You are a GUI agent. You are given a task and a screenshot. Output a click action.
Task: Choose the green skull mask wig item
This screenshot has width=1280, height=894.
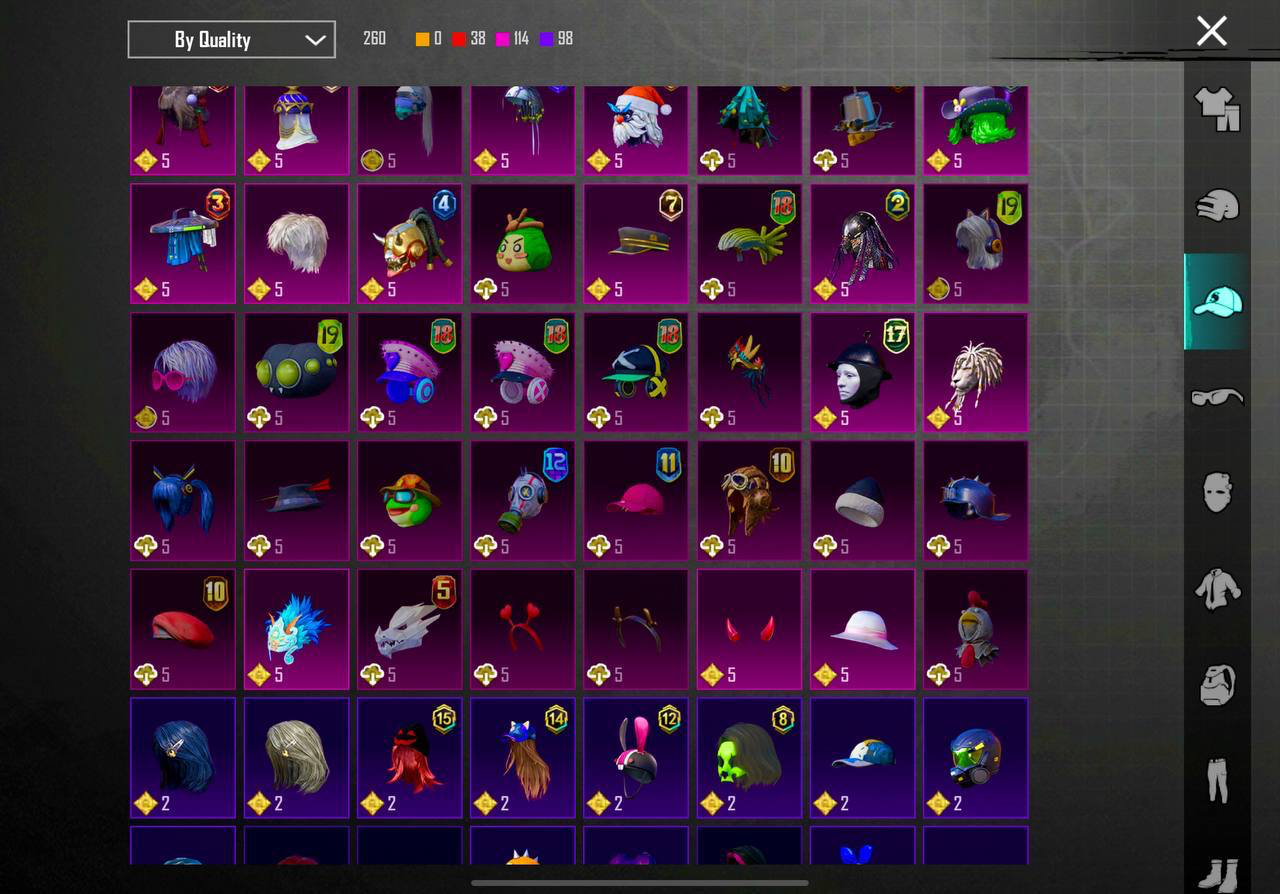tap(749, 757)
